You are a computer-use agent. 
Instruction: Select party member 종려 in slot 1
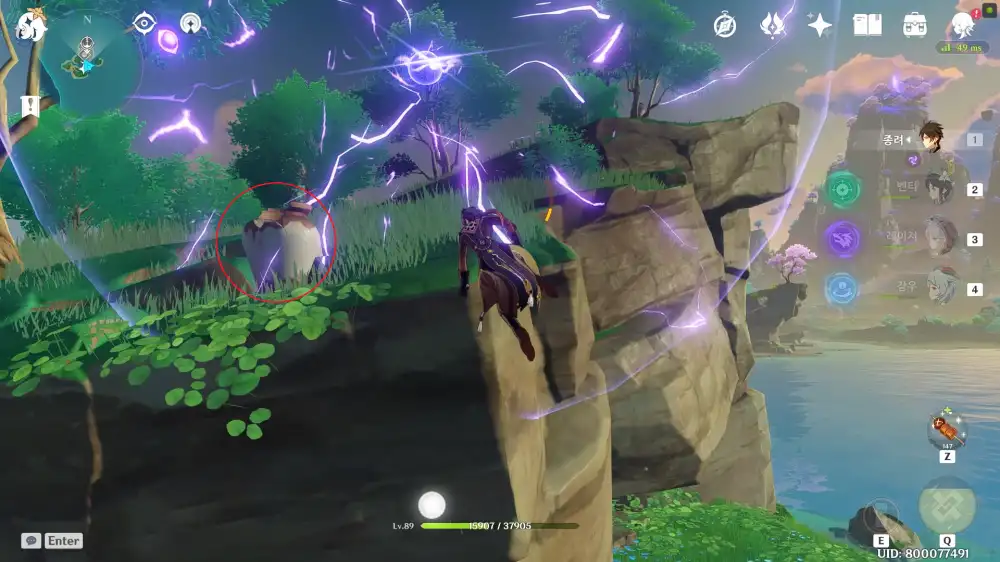coord(936,141)
